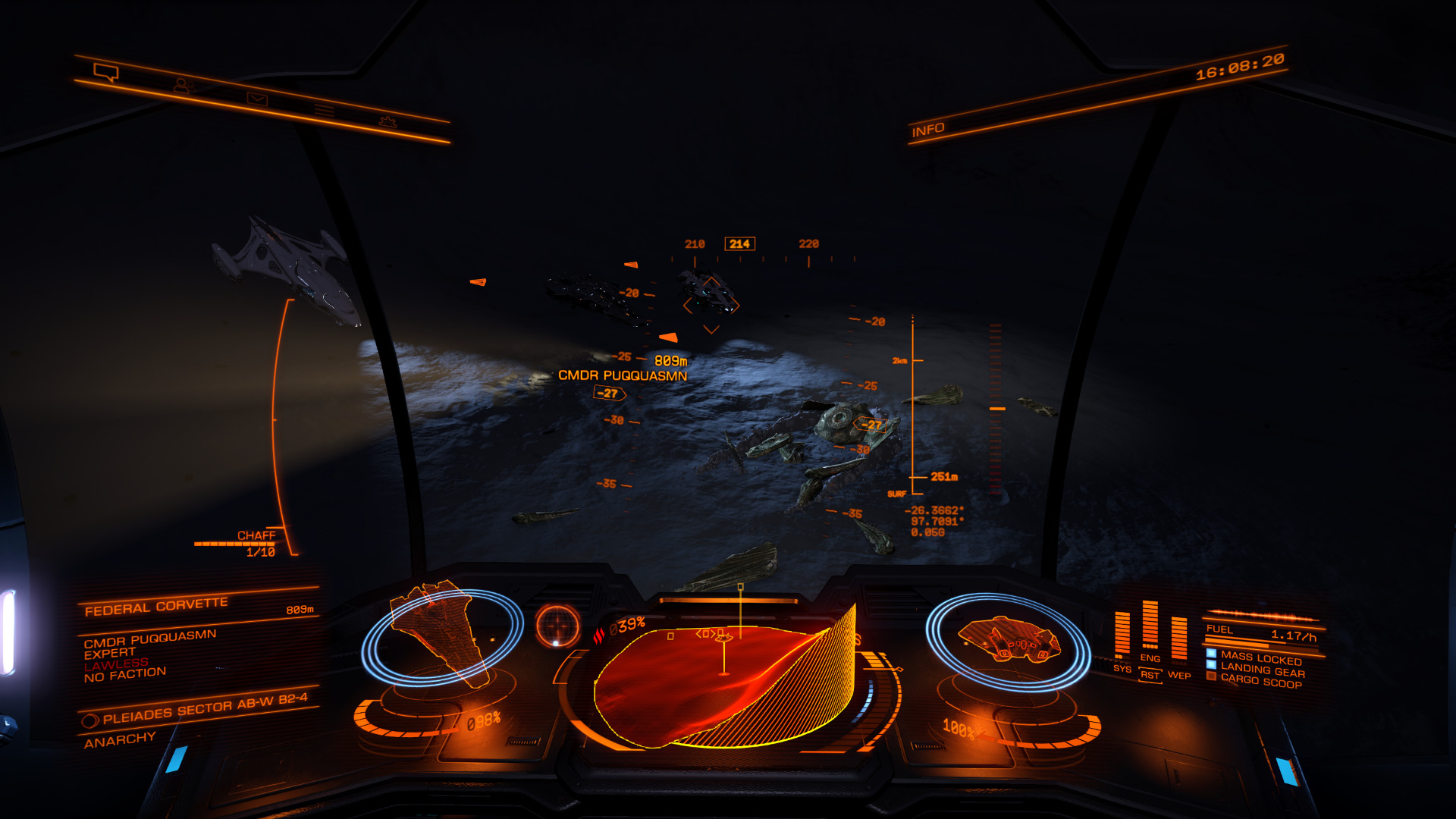Select the CHAFF fire group readout
Image resolution: width=1456 pixels, height=819 pixels.
click(x=256, y=536)
